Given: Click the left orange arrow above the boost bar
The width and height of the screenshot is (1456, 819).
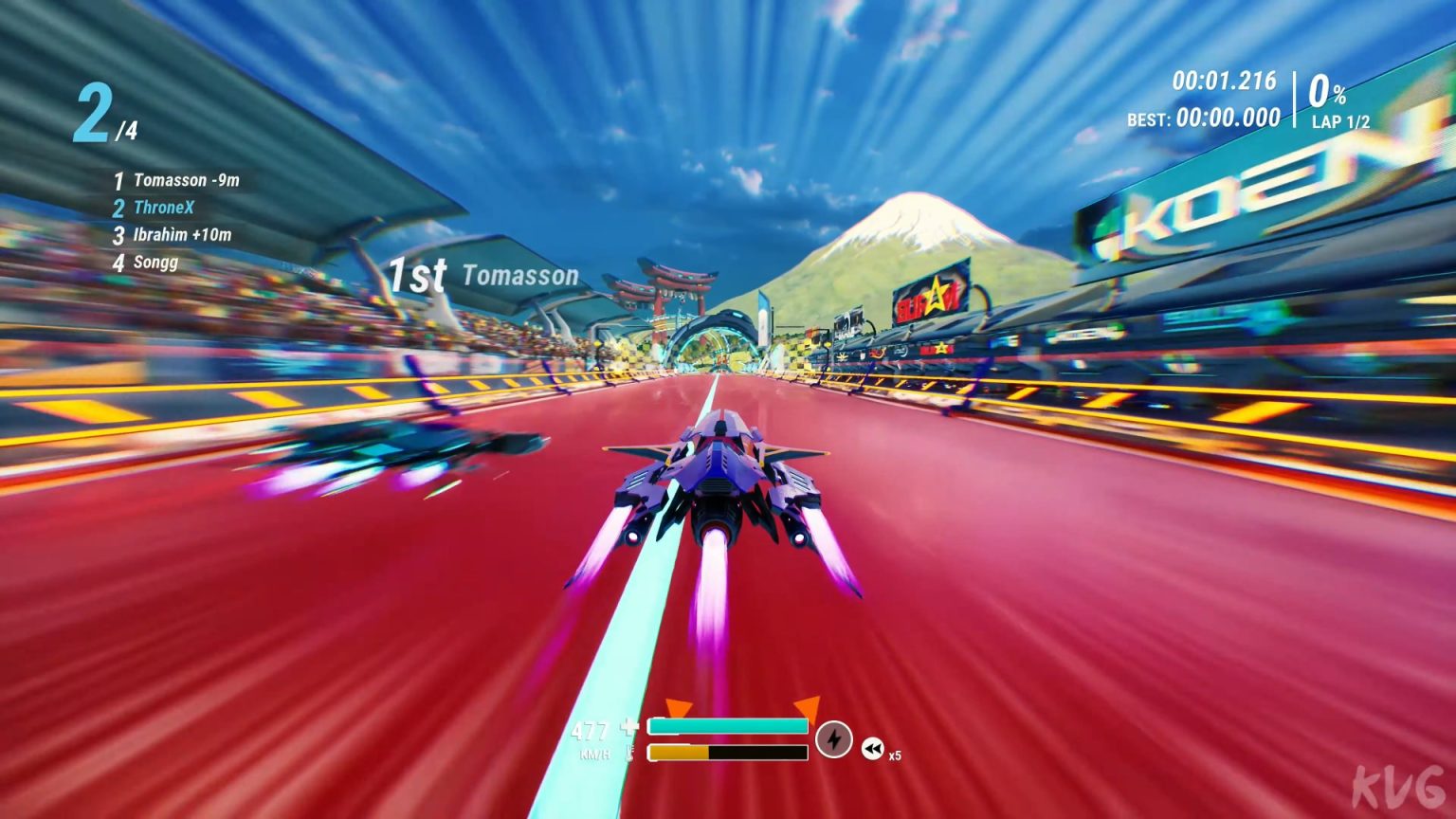Looking at the screenshot, I should 679,706.
